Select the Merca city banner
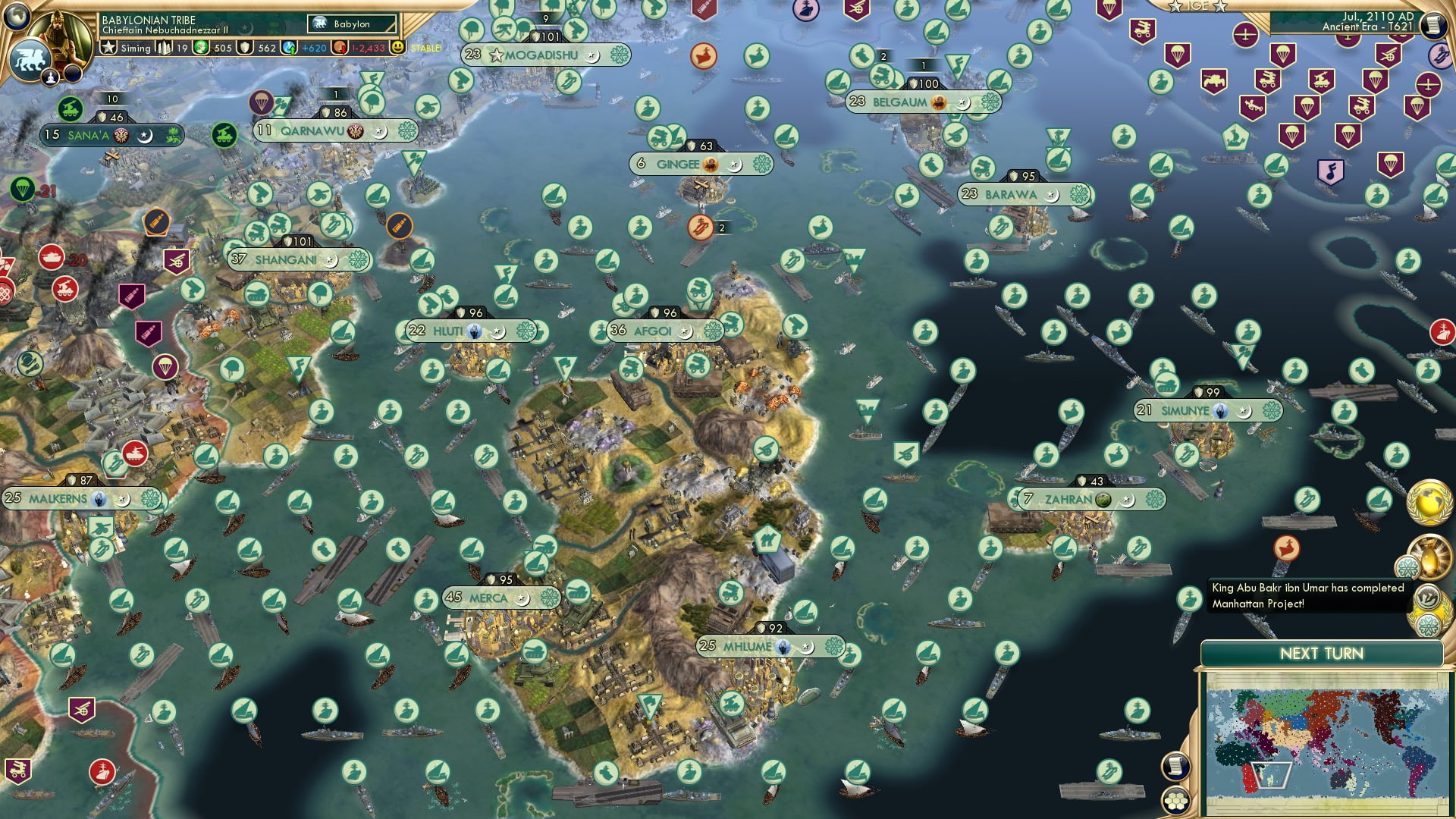The height and width of the screenshot is (819, 1456). [x=489, y=597]
